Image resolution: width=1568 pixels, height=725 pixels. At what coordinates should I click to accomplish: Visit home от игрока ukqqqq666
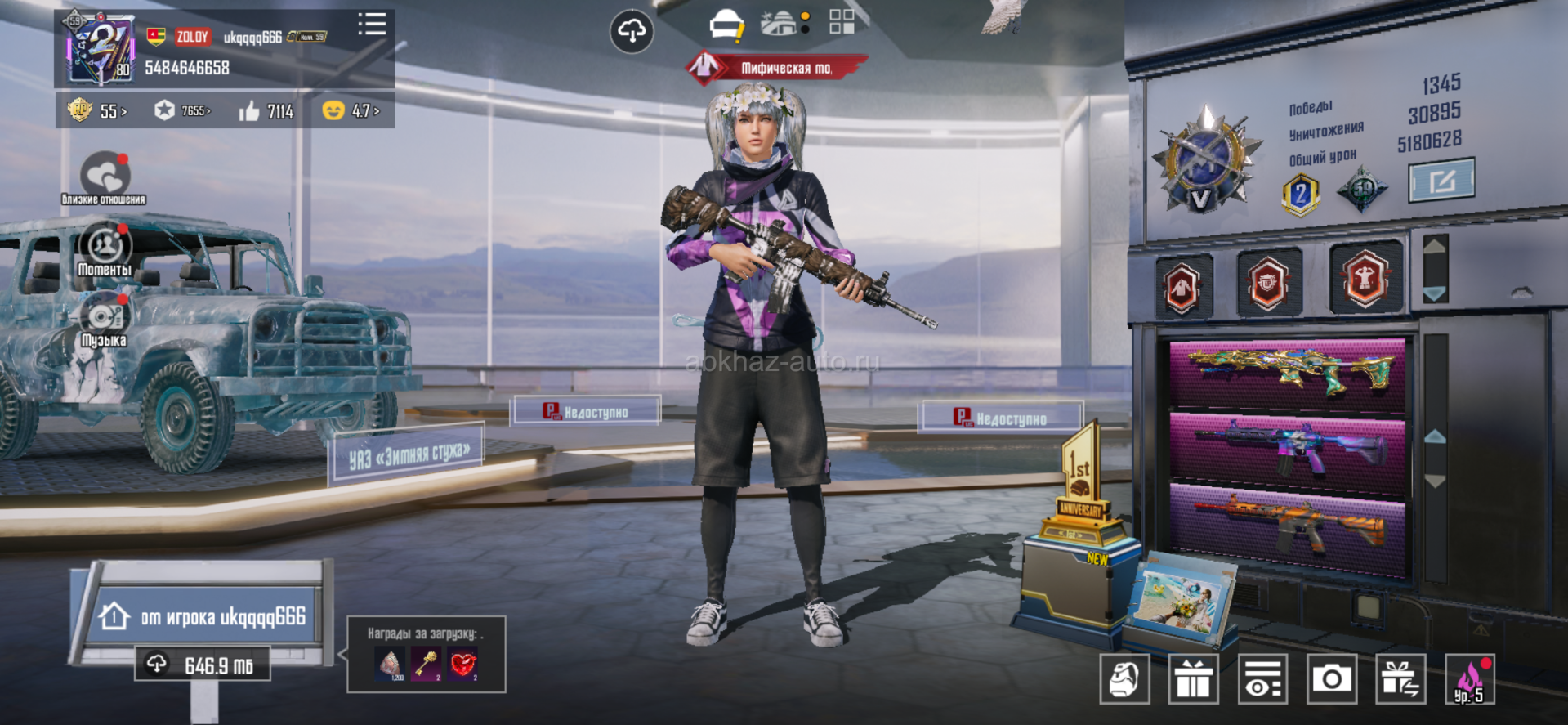click(204, 615)
